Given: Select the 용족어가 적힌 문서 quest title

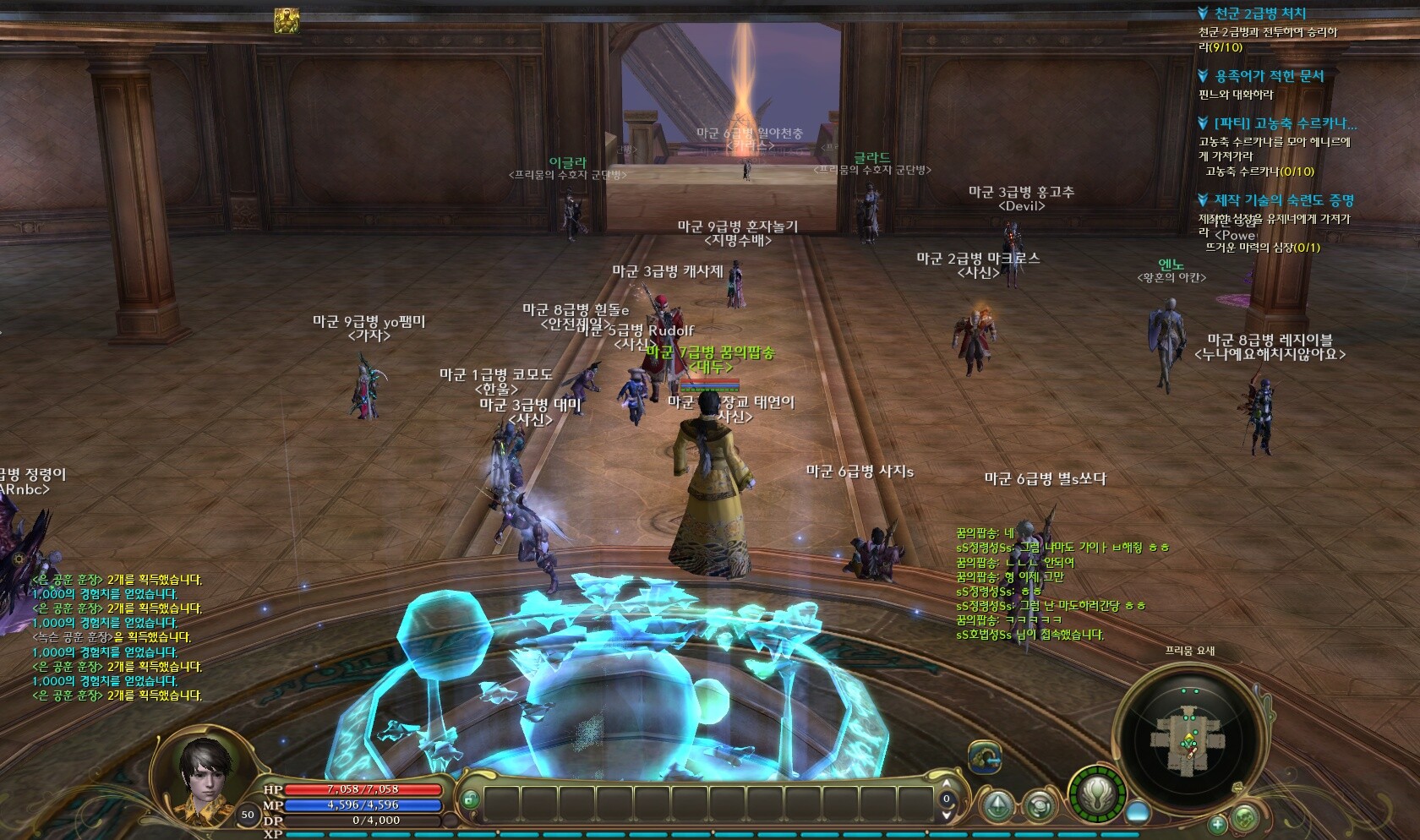Looking at the screenshot, I should (1269, 77).
